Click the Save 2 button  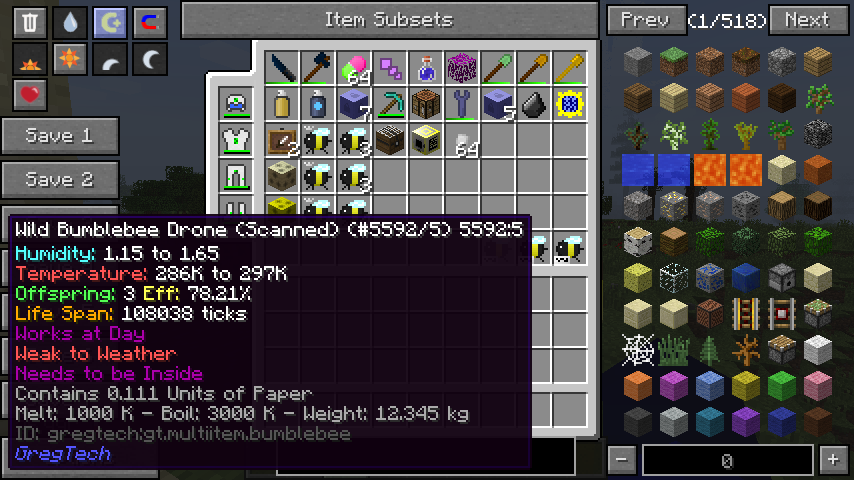click(59, 180)
